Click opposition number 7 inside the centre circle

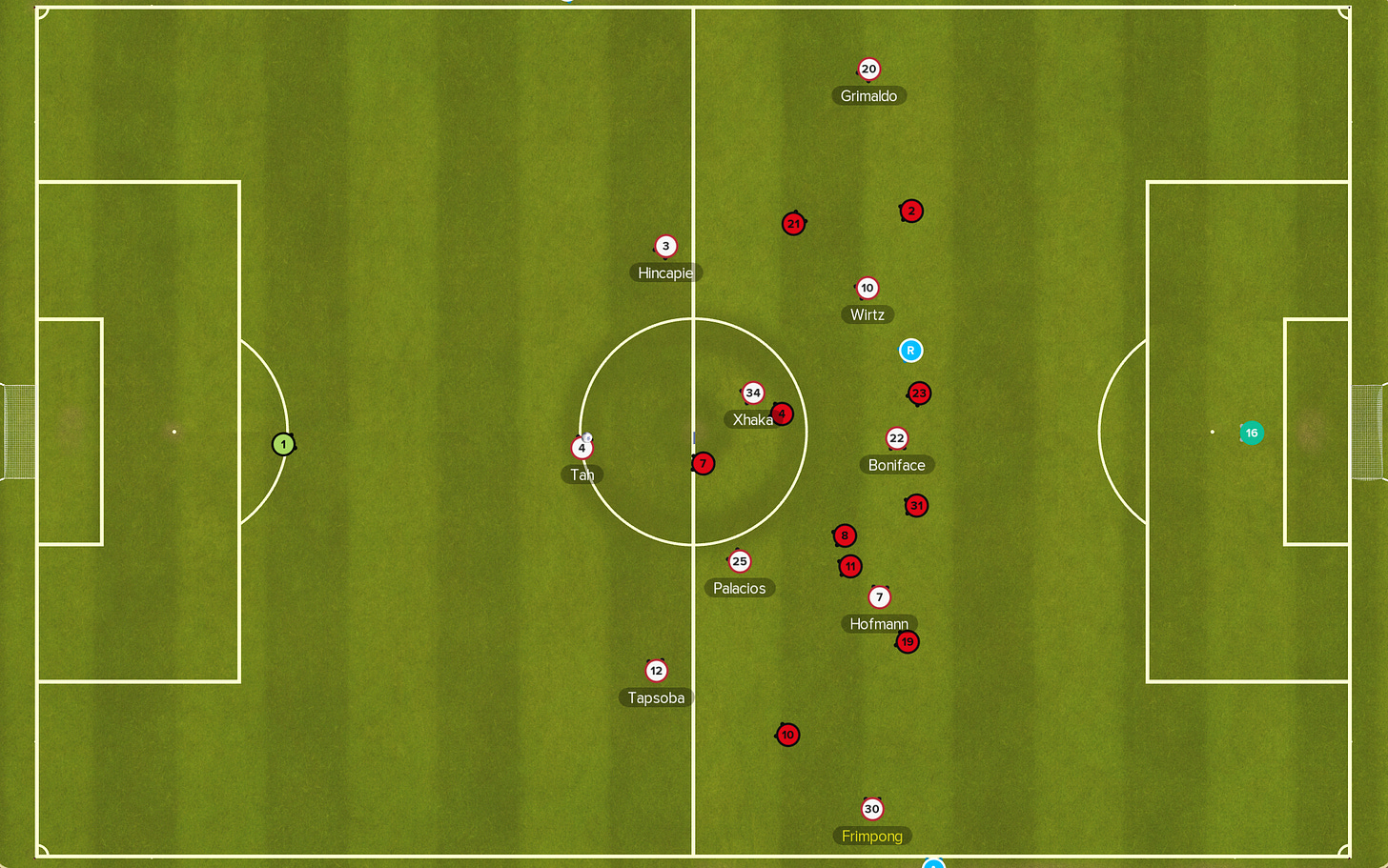(x=703, y=463)
